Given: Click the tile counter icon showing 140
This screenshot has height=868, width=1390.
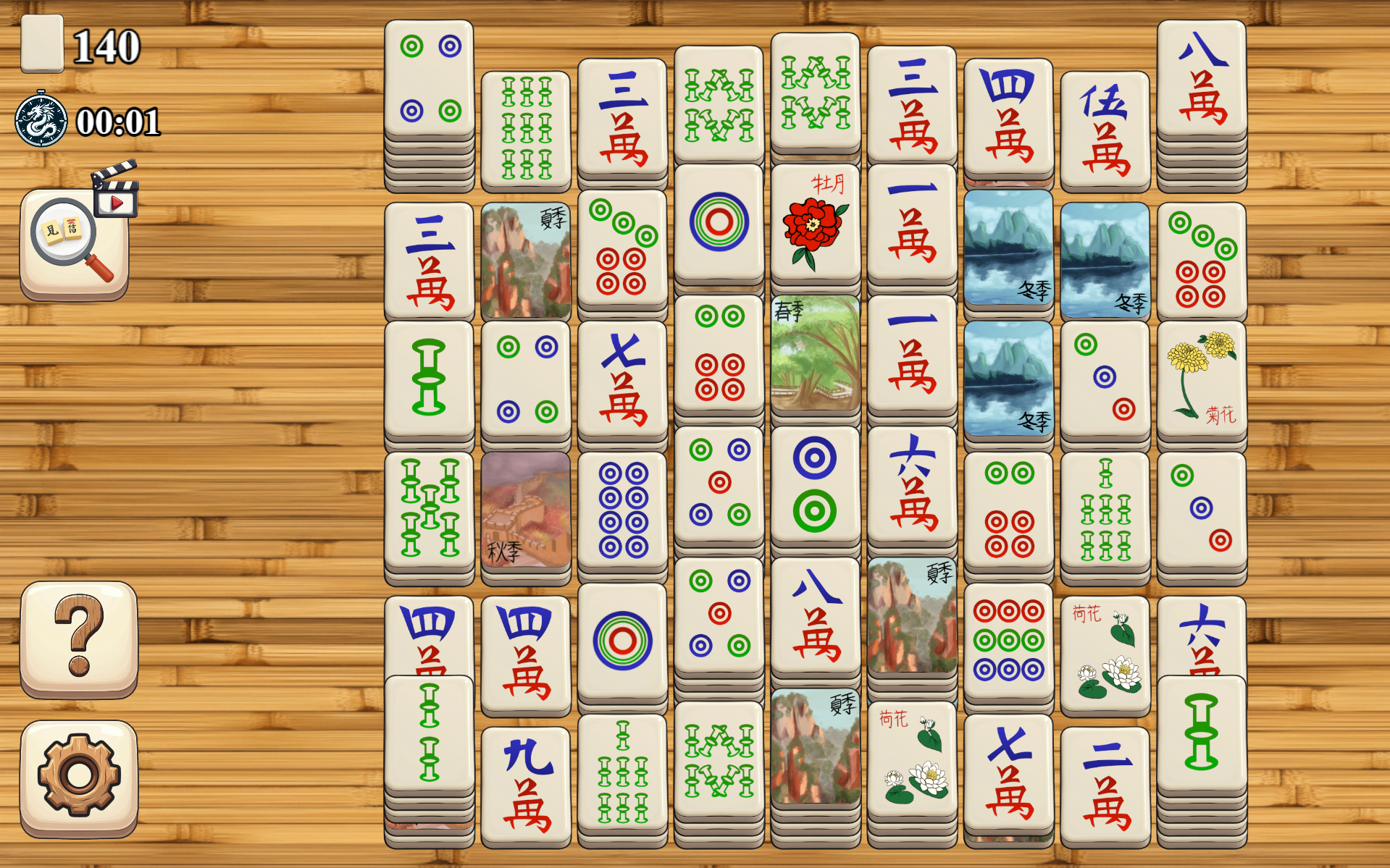Looking at the screenshot, I should point(42,43).
